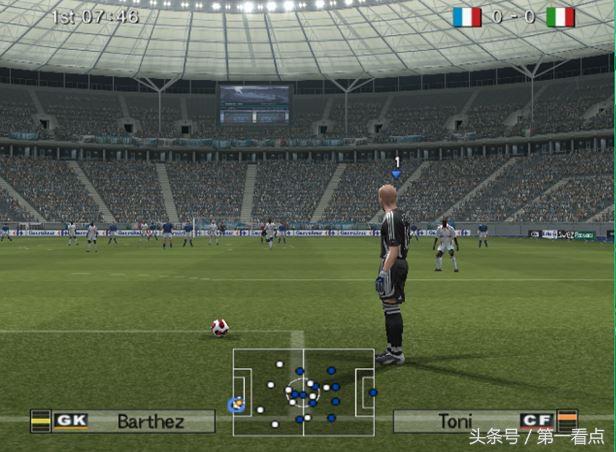
Task: Select the Barthez GK player name panel
Action: point(124,421)
